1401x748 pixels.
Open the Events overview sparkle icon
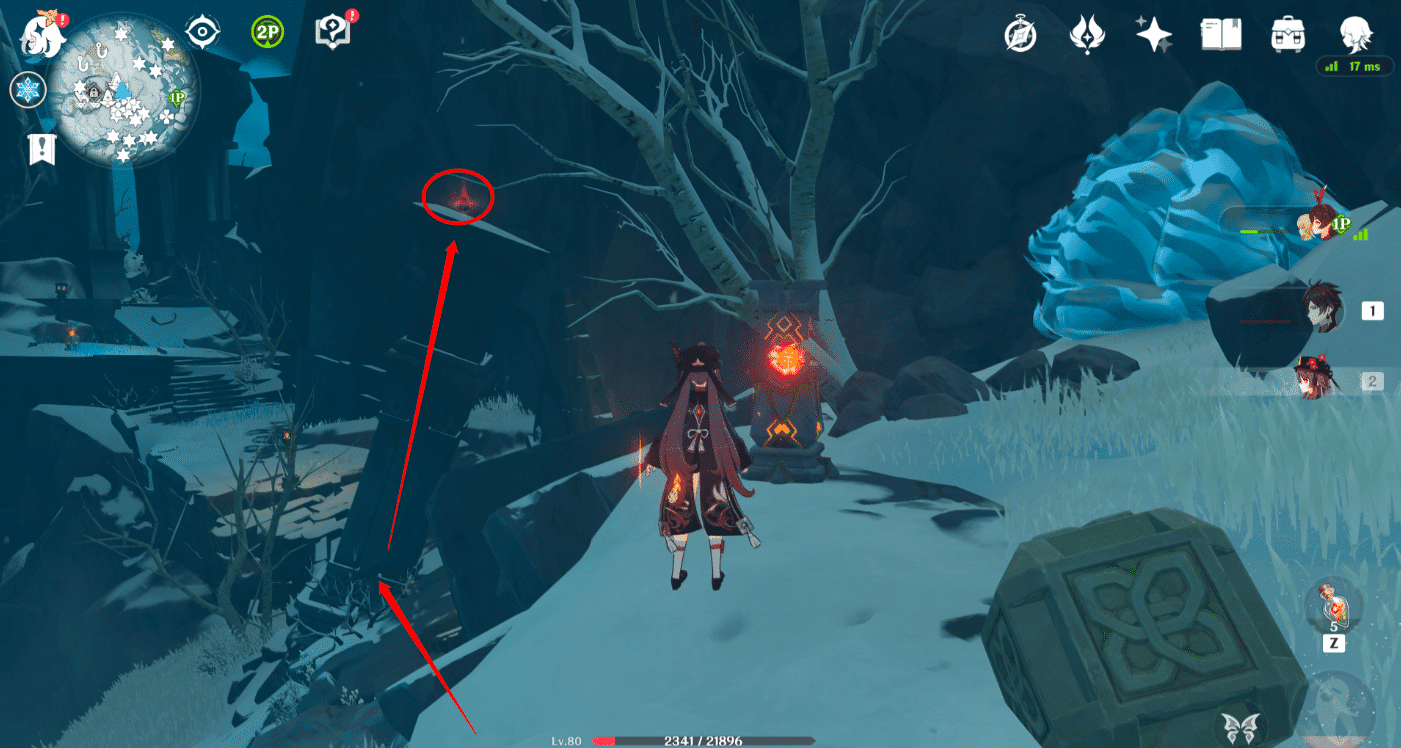(x=1156, y=33)
